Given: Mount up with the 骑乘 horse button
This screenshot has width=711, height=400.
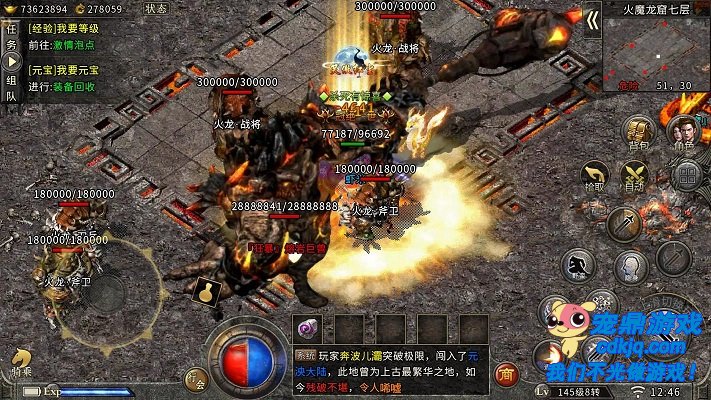Looking at the screenshot, I should point(22,362).
